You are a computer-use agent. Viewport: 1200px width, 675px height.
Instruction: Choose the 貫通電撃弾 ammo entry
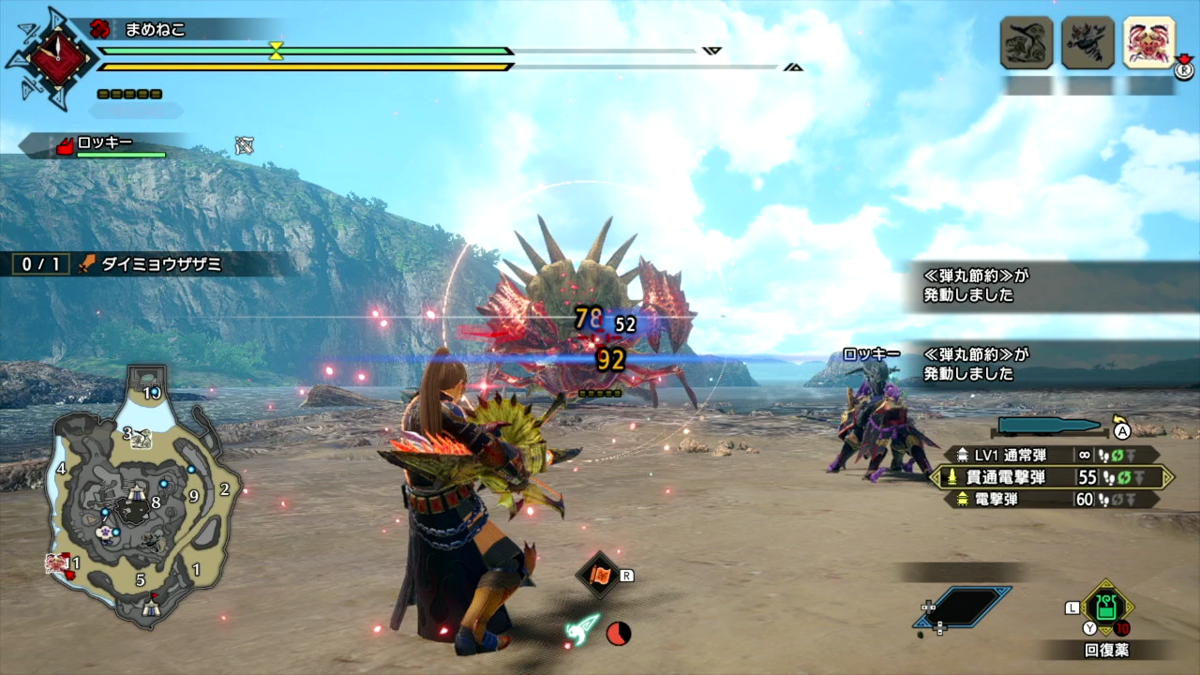[x=1050, y=477]
